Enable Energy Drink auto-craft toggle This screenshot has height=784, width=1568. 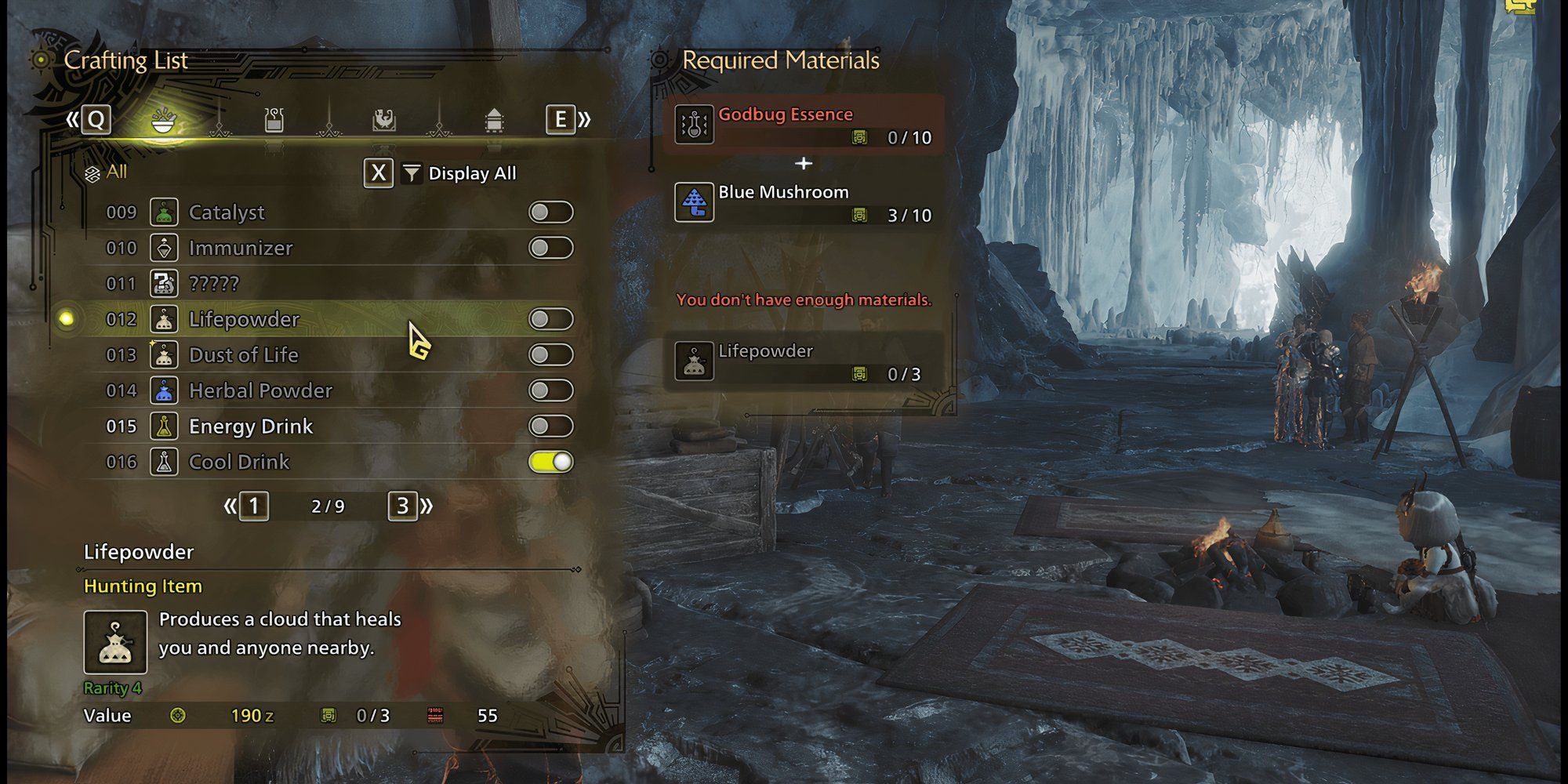pos(550,426)
